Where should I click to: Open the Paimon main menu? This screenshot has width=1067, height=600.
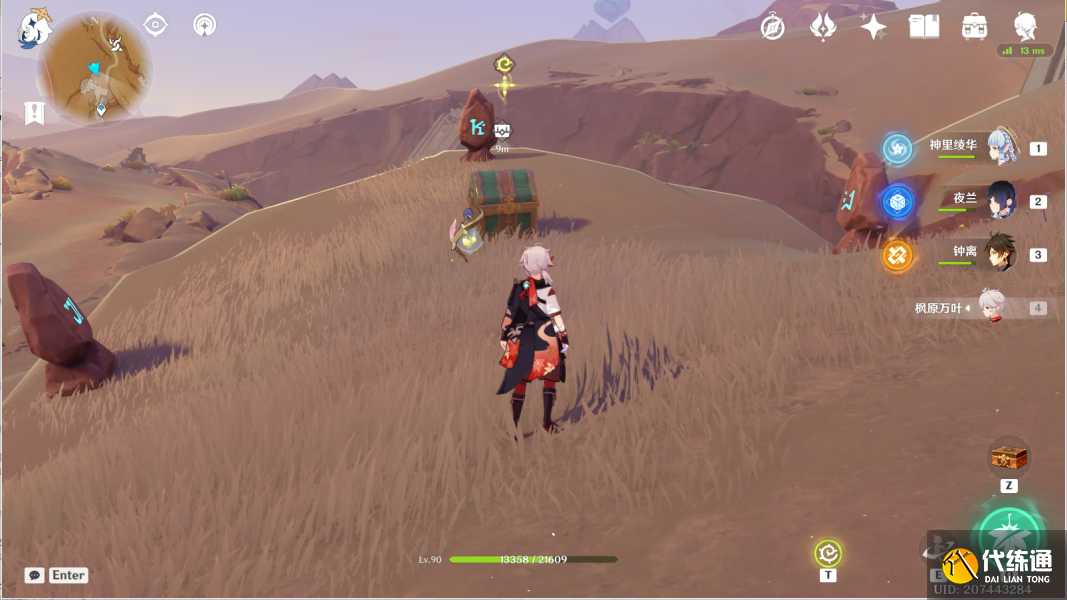pyautogui.click(x=35, y=28)
